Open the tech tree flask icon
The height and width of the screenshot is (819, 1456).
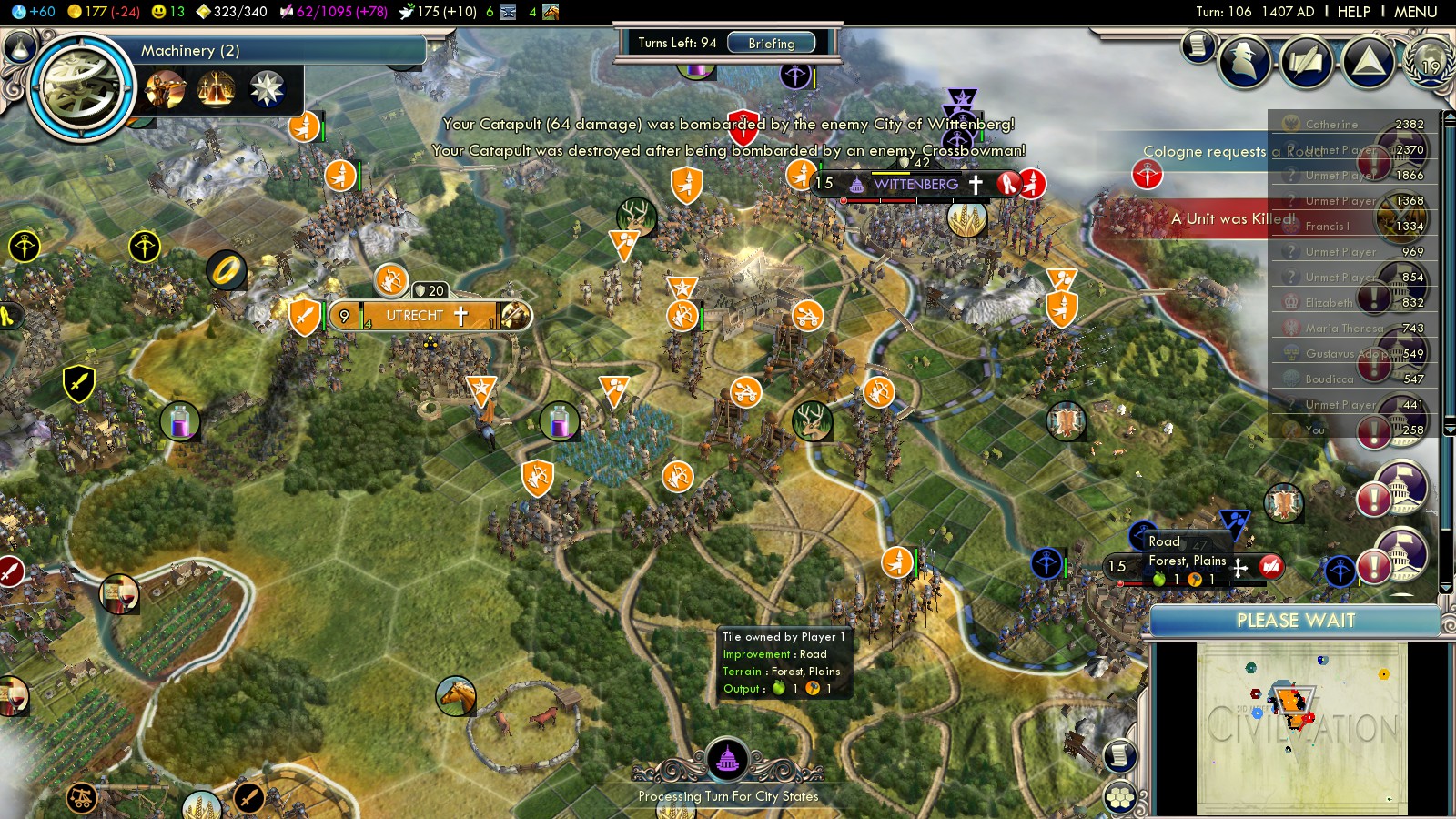20,46
